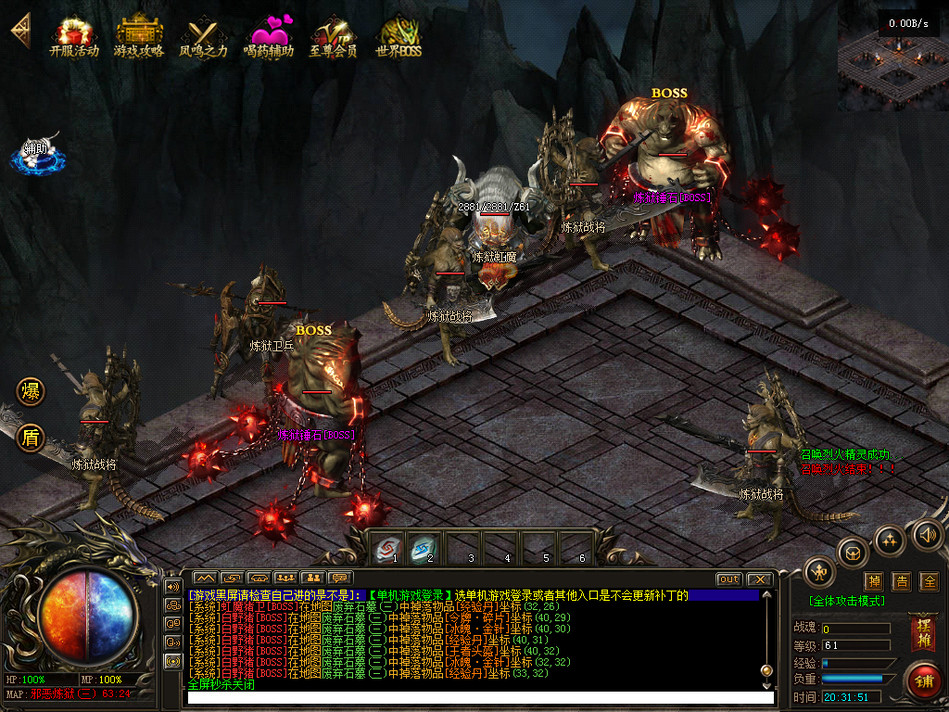
Task: Open the 至尊会员 VIP menu
Action: point(333,36)
